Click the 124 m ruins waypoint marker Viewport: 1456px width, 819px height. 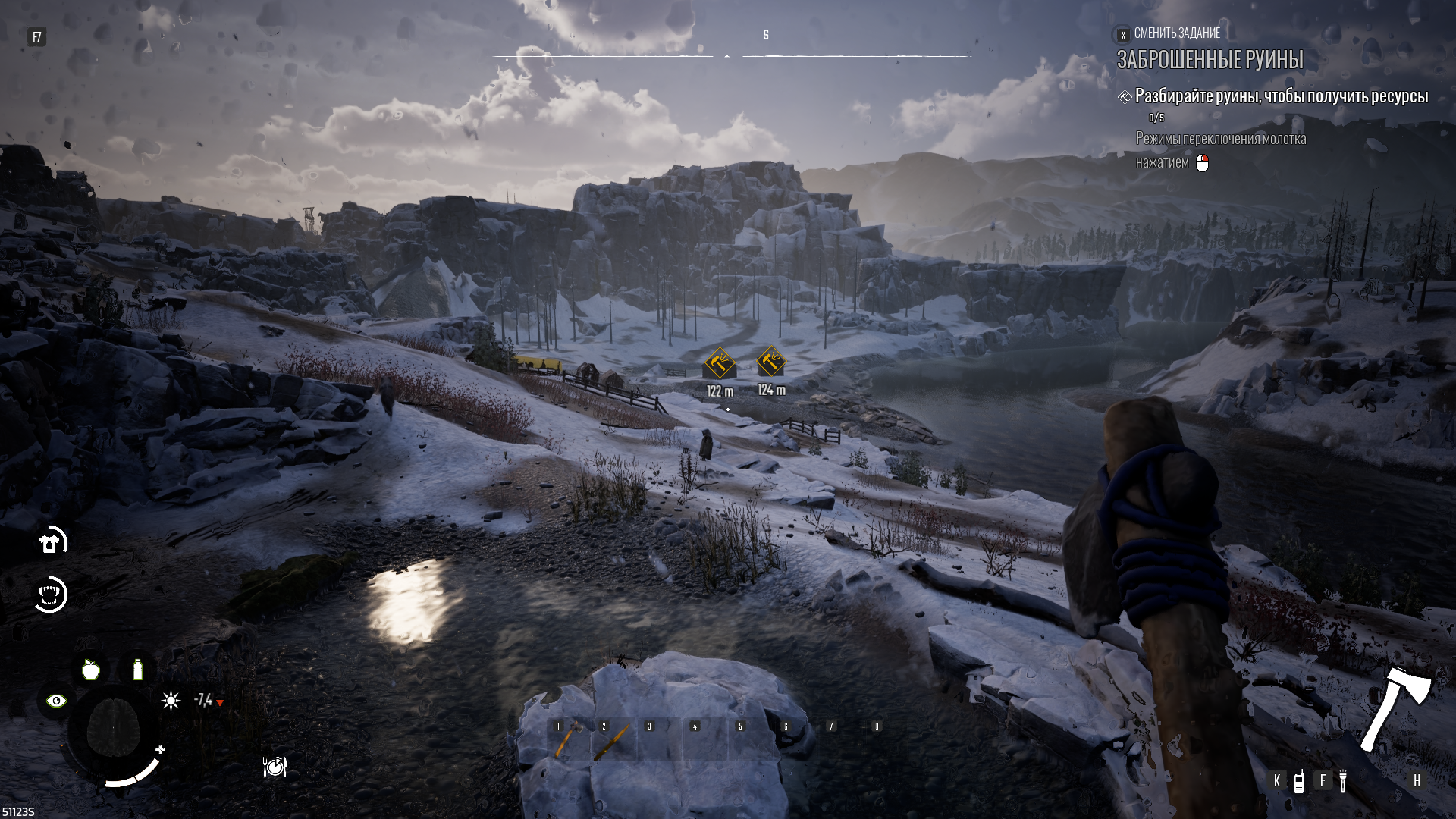click(771, 362)
